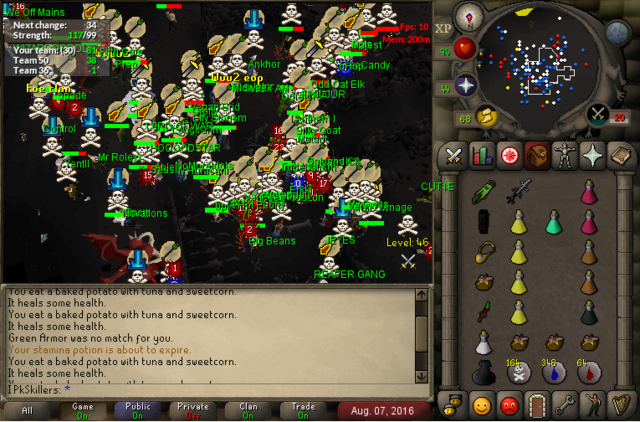Open the Quest List tab
The width and height of the screenshot is (640, 422).
pyautogui.click(x=508, y=155)
